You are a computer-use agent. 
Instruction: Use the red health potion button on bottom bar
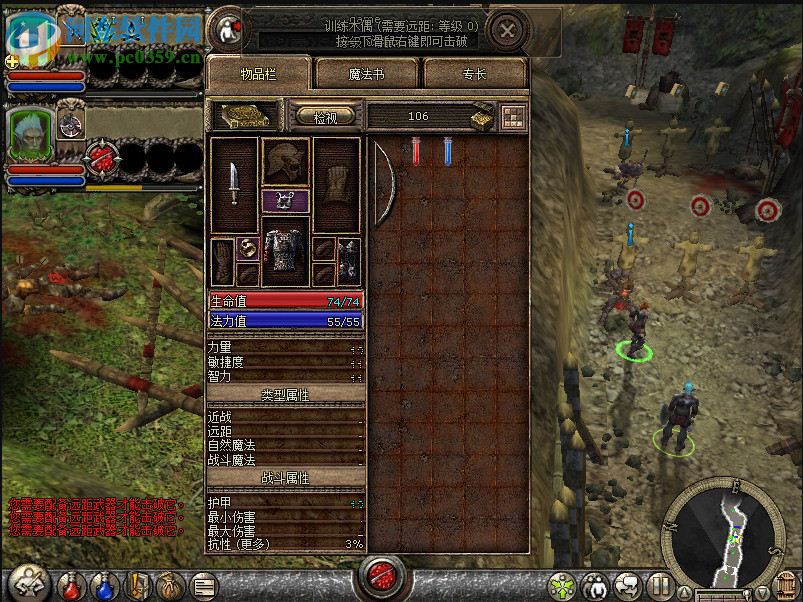click(70, 583)
